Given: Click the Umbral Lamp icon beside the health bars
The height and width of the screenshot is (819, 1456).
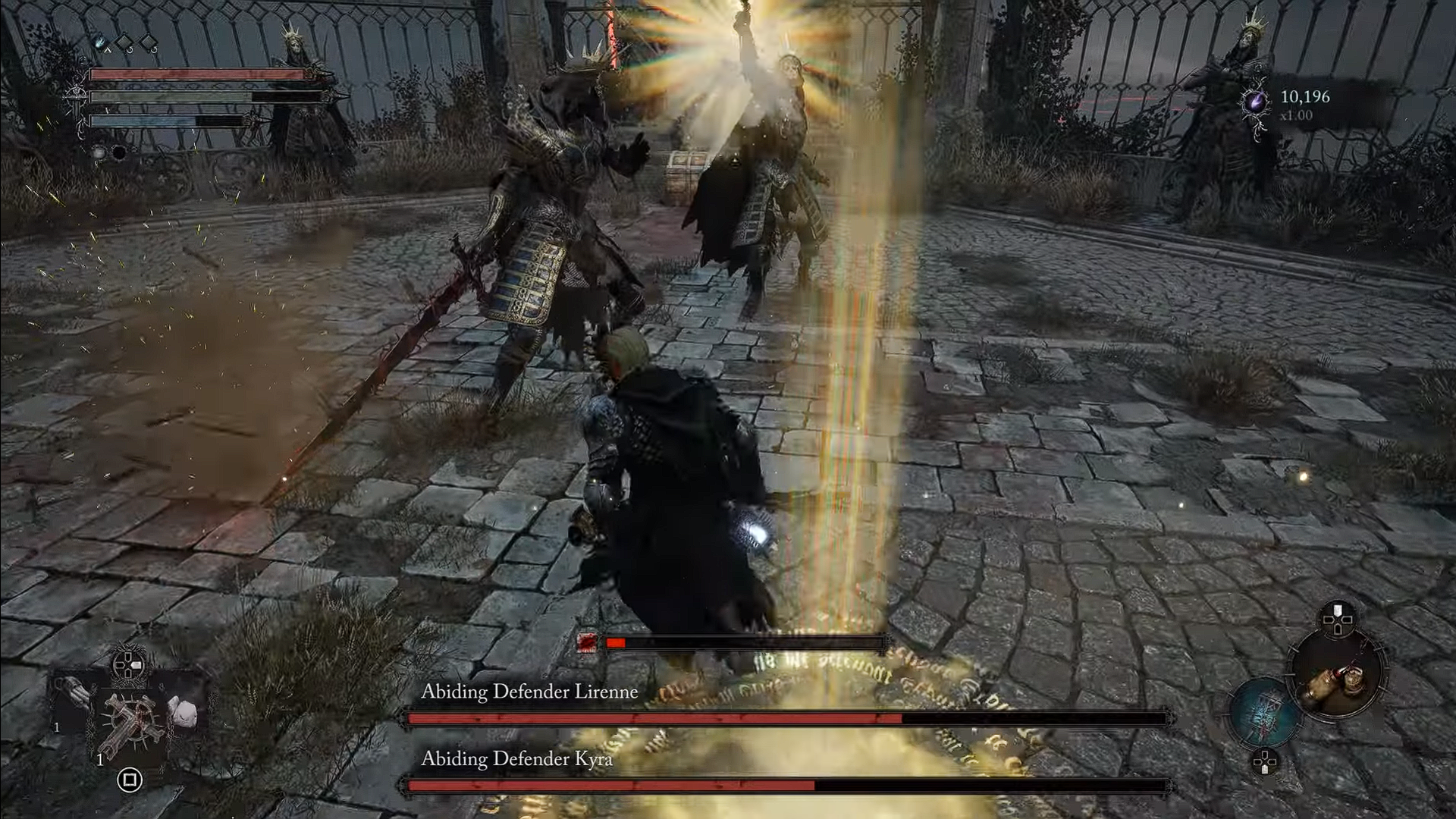Looking at the screenshot, I should pyautogui.click(x=100, y=42).
